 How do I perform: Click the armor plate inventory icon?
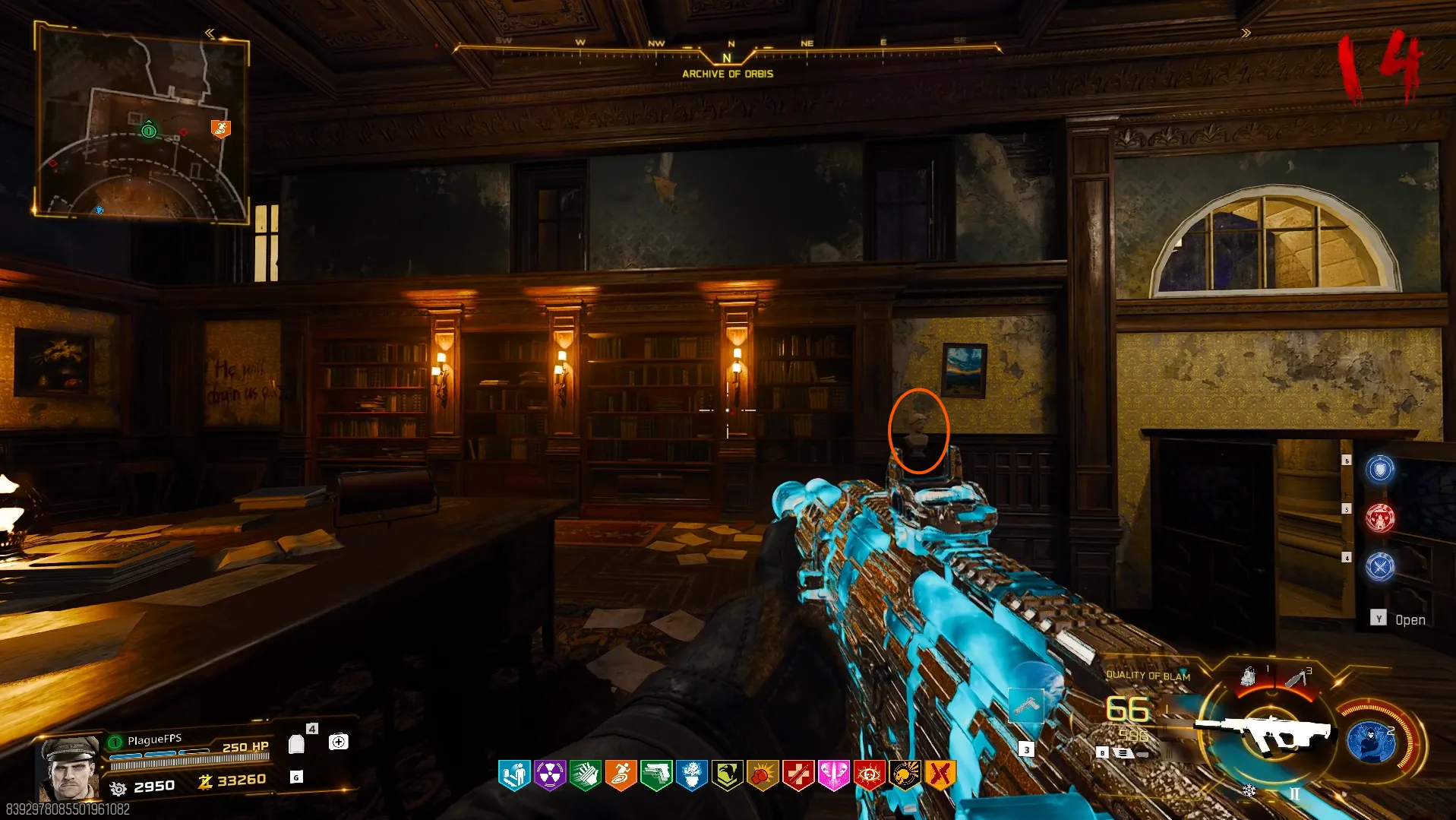(297, 743)
